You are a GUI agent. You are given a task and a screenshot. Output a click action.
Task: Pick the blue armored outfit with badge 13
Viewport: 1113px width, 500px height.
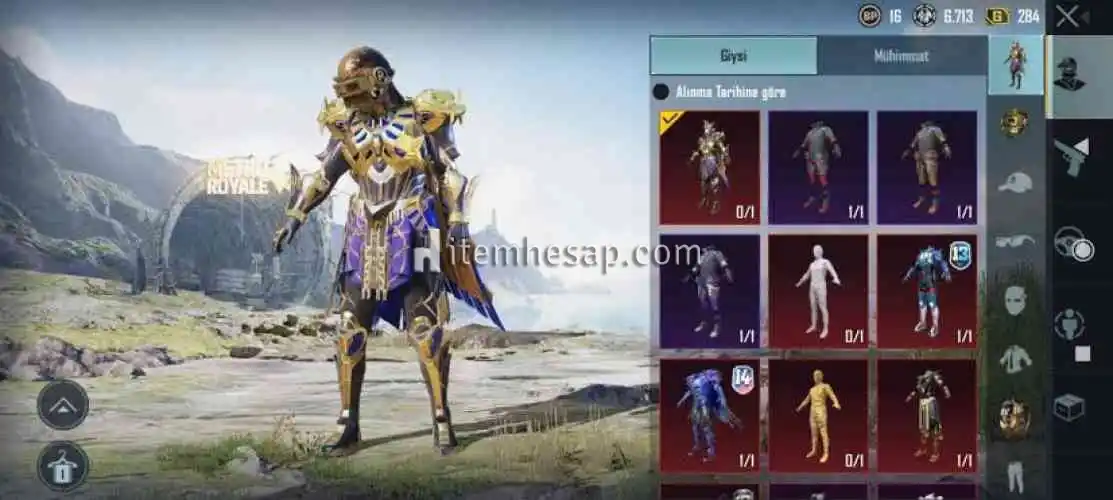click(927, 291)
